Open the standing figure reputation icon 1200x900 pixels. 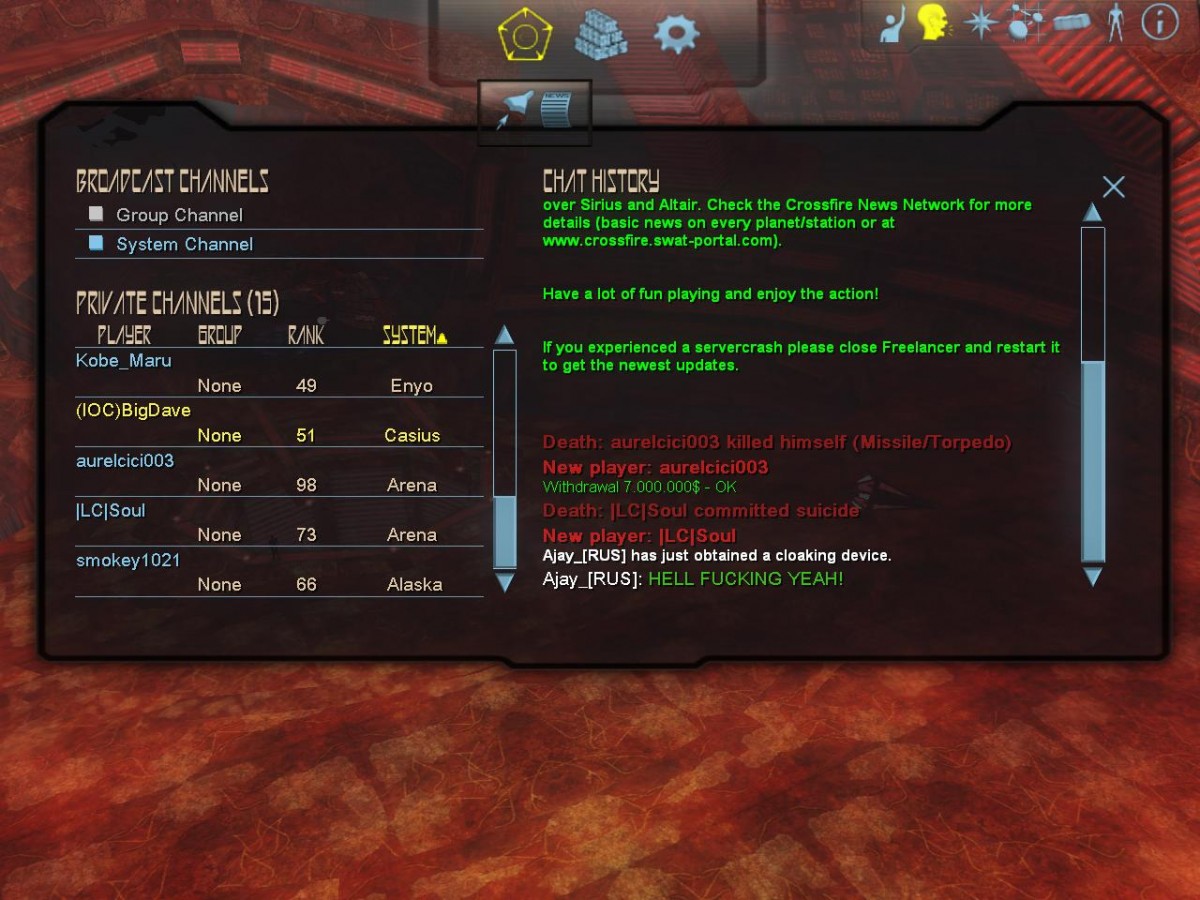(x=1115, y=22)
